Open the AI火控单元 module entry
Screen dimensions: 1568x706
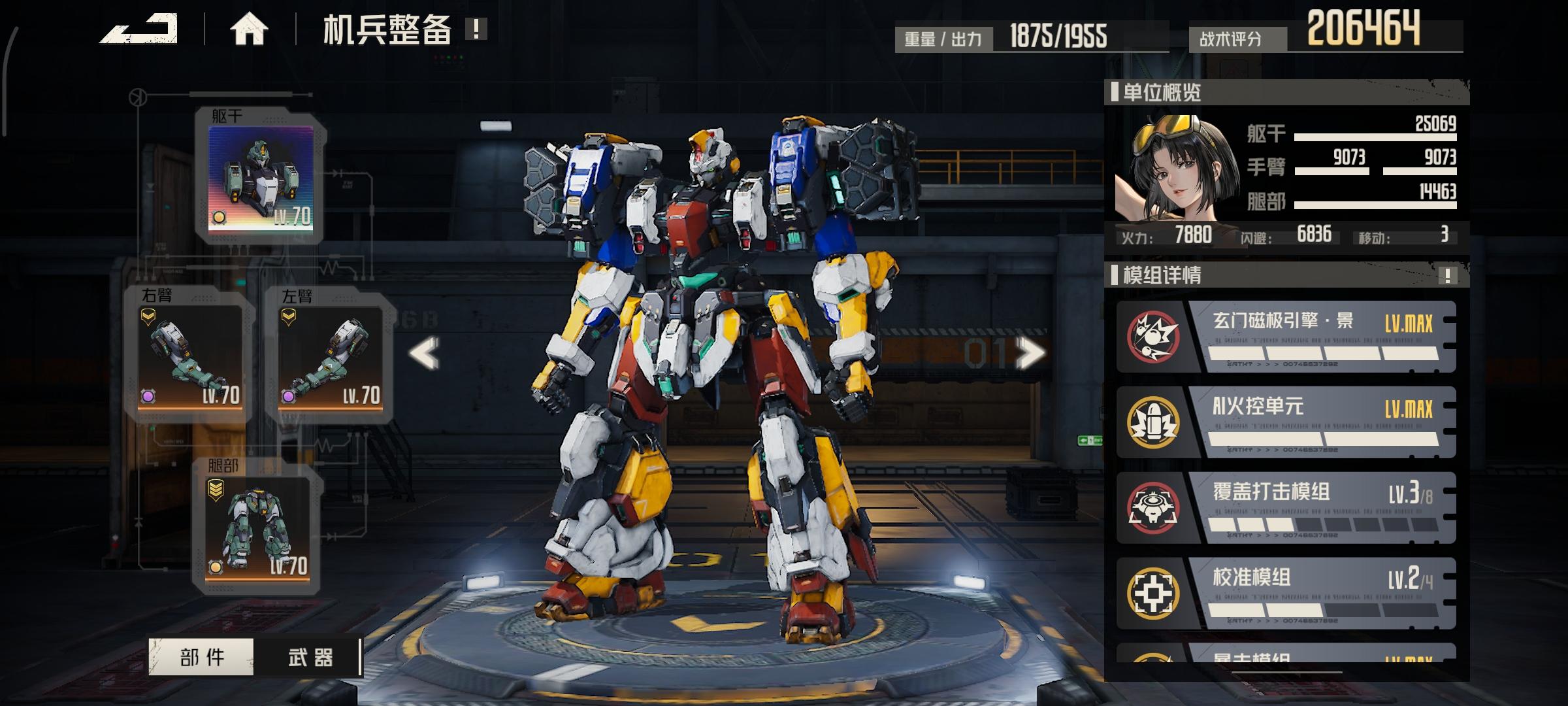pyautogui.click(x=1286, y=422)
